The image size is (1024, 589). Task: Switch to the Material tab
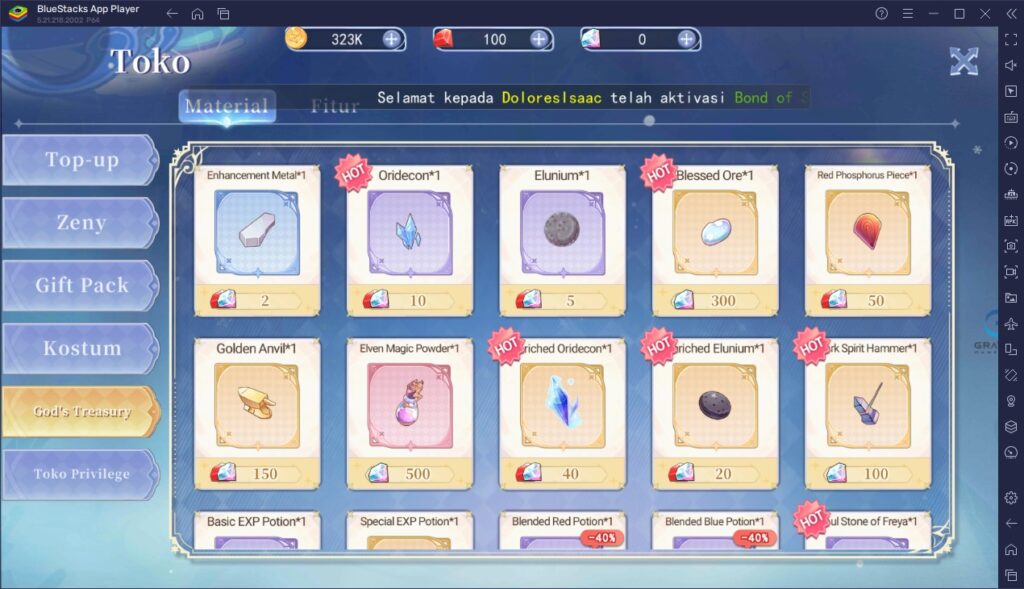click(x=227, y=106)
